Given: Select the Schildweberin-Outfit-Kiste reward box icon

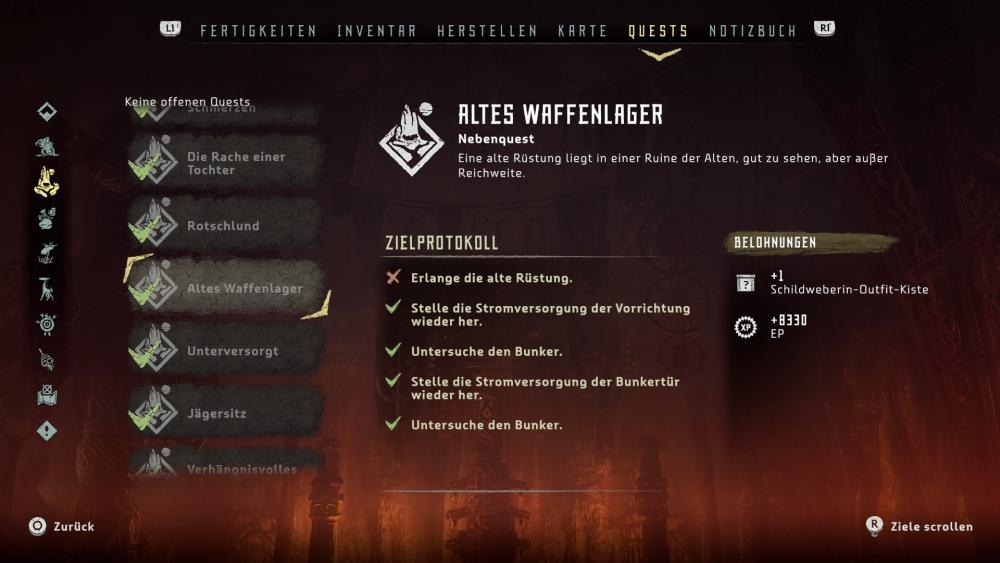Looking at the screenshot, I should (745, 283).
